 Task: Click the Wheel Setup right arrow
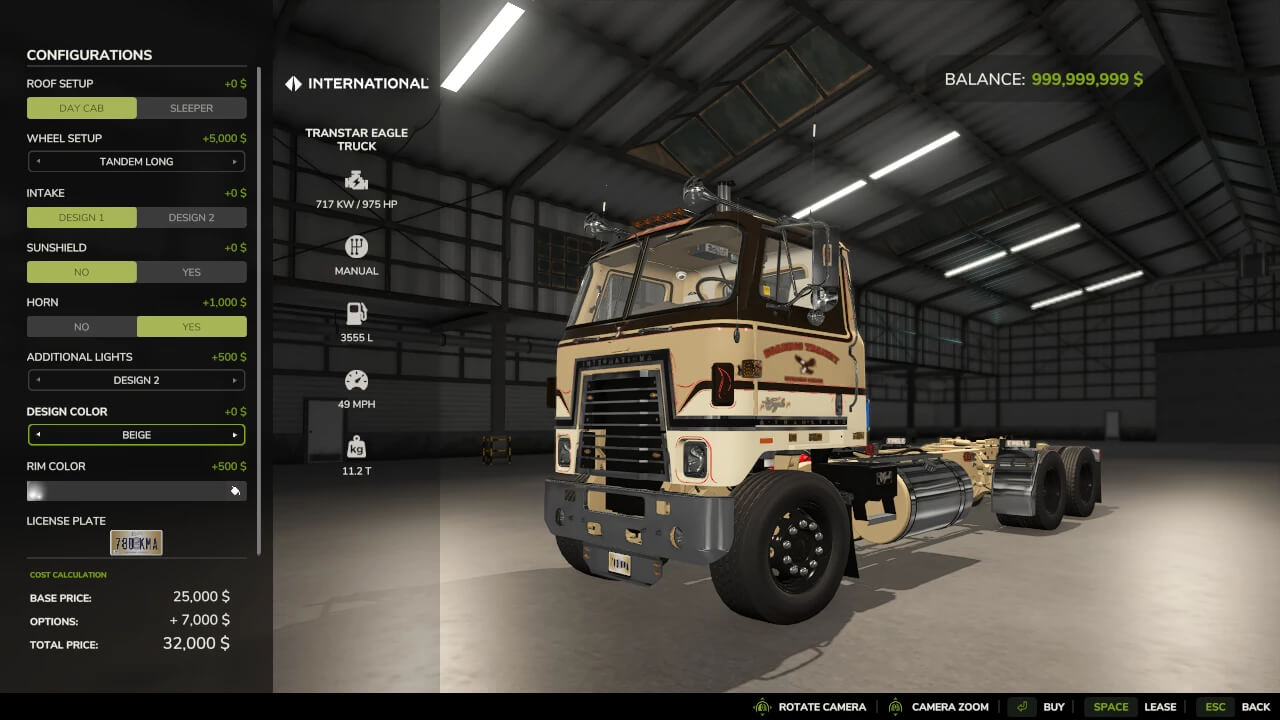pos(235,162)
